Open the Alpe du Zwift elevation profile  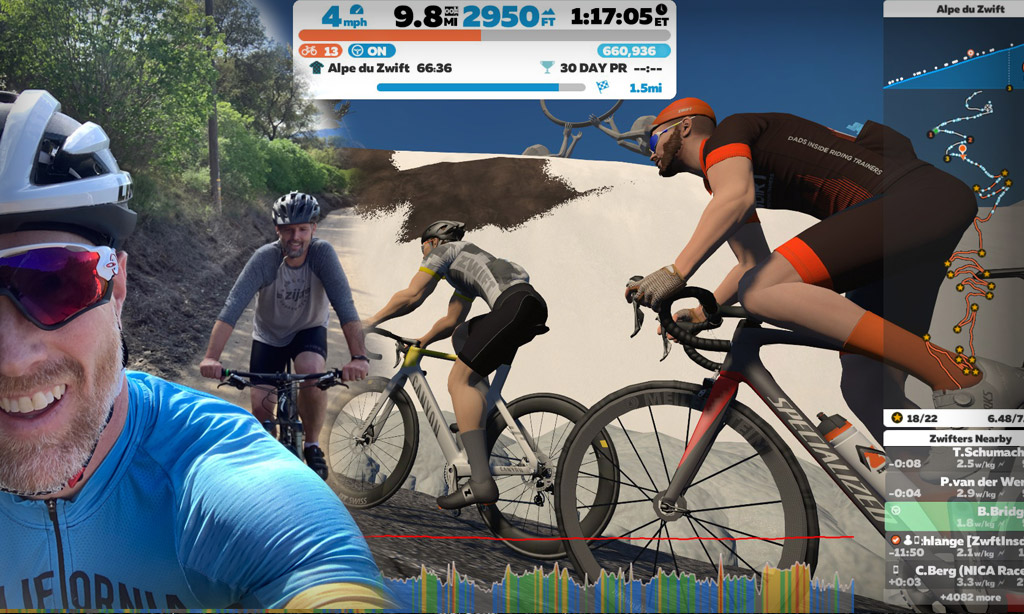954,60
